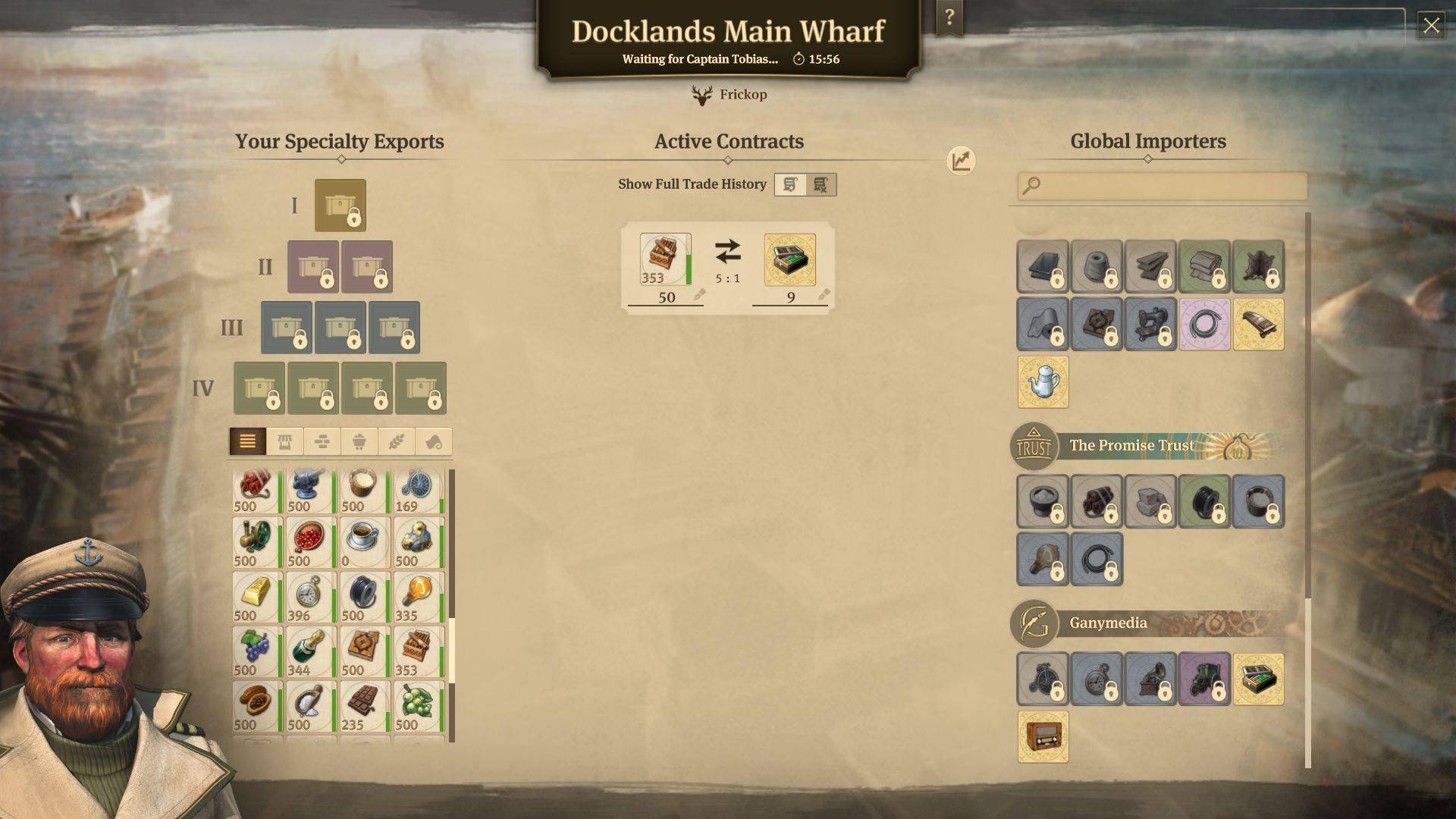Show all goods with the list filter tab
1456x819 pixels.
tap(247, 441)
